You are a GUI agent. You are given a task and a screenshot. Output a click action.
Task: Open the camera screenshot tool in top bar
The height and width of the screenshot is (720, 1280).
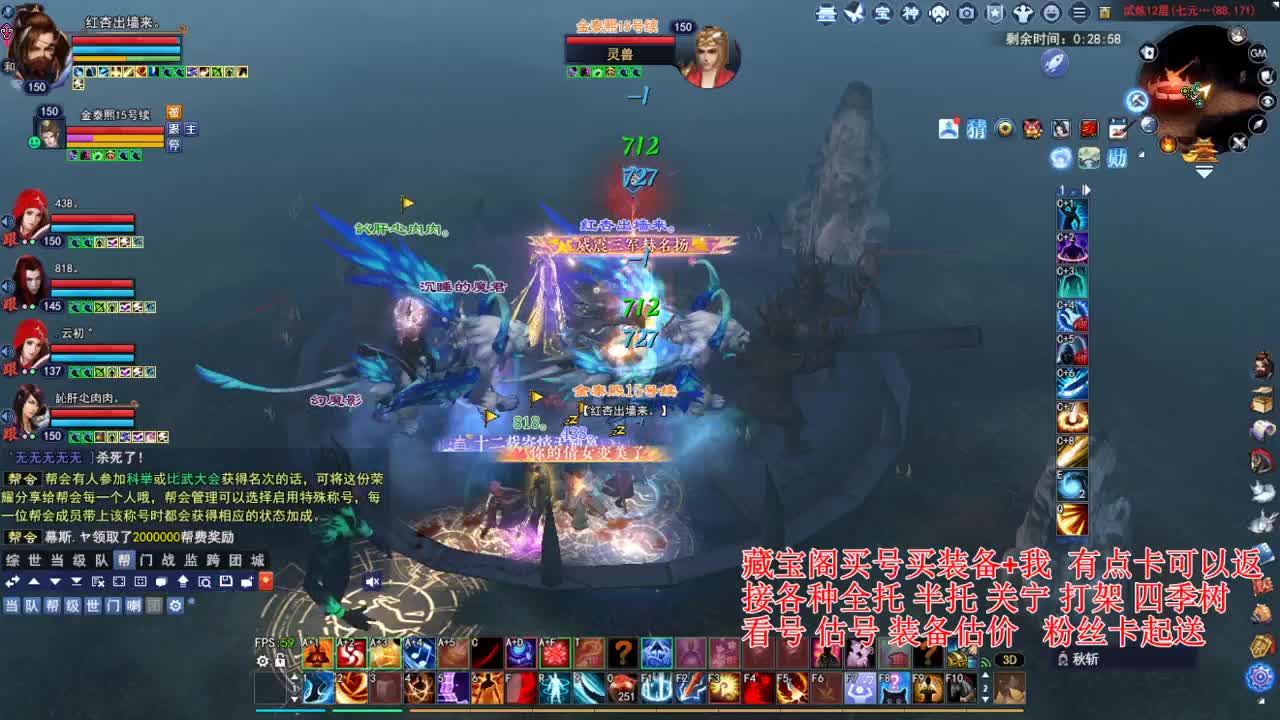(x=966, y=12)
